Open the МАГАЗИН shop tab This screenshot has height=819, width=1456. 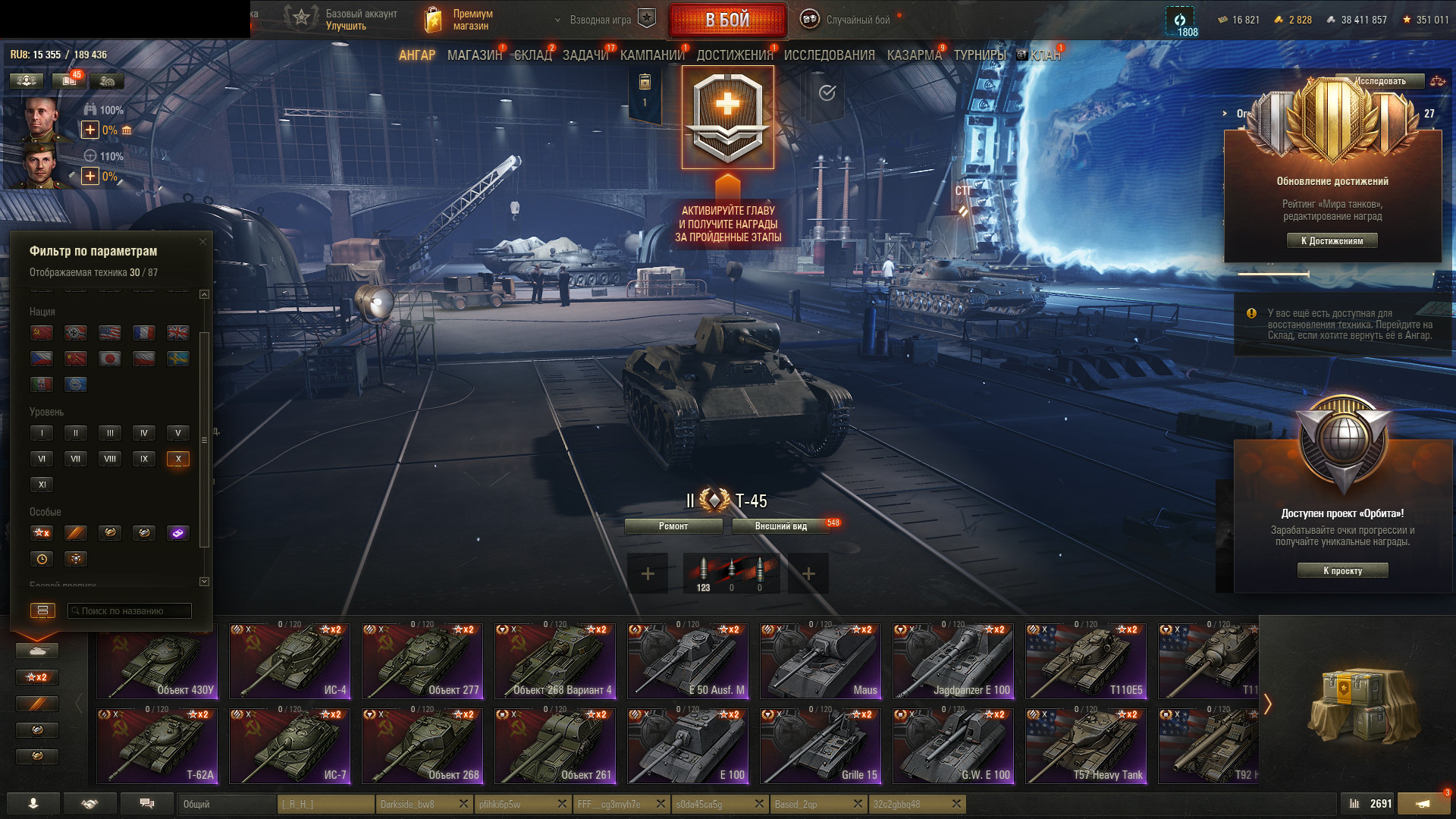[474, 55]
